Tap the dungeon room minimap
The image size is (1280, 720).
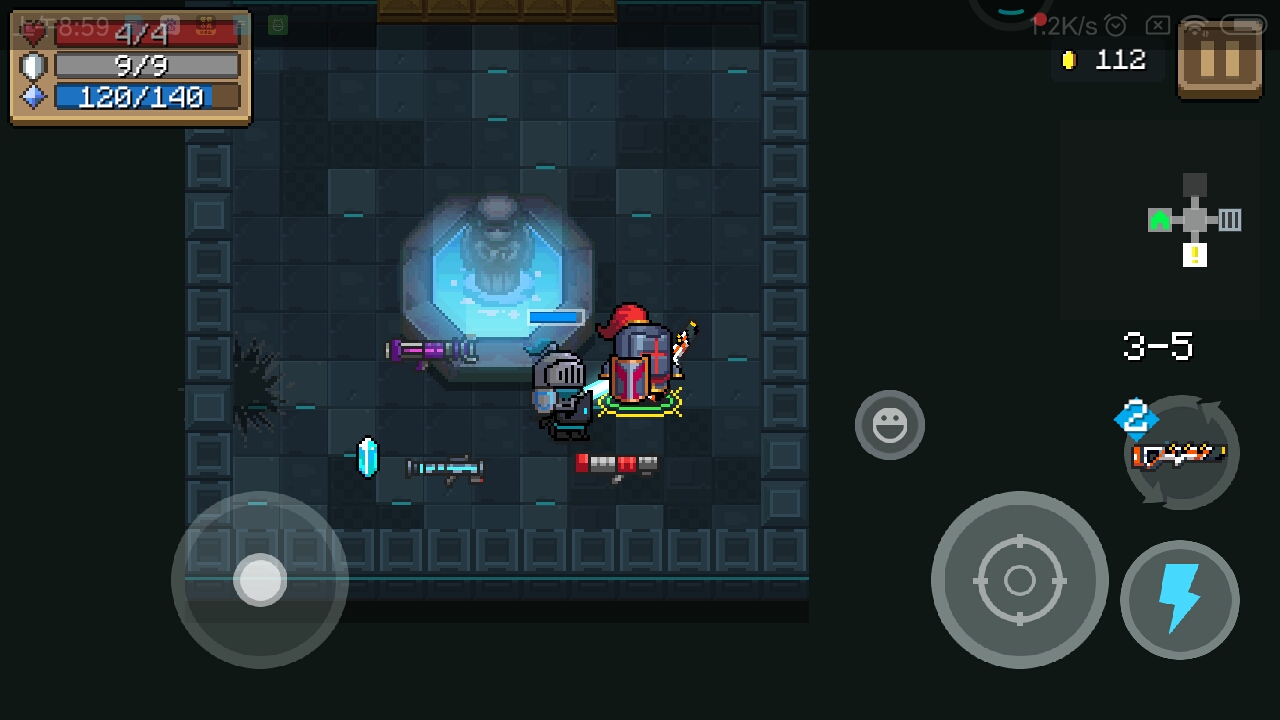pyautogui.click(x=1194, y=220)
